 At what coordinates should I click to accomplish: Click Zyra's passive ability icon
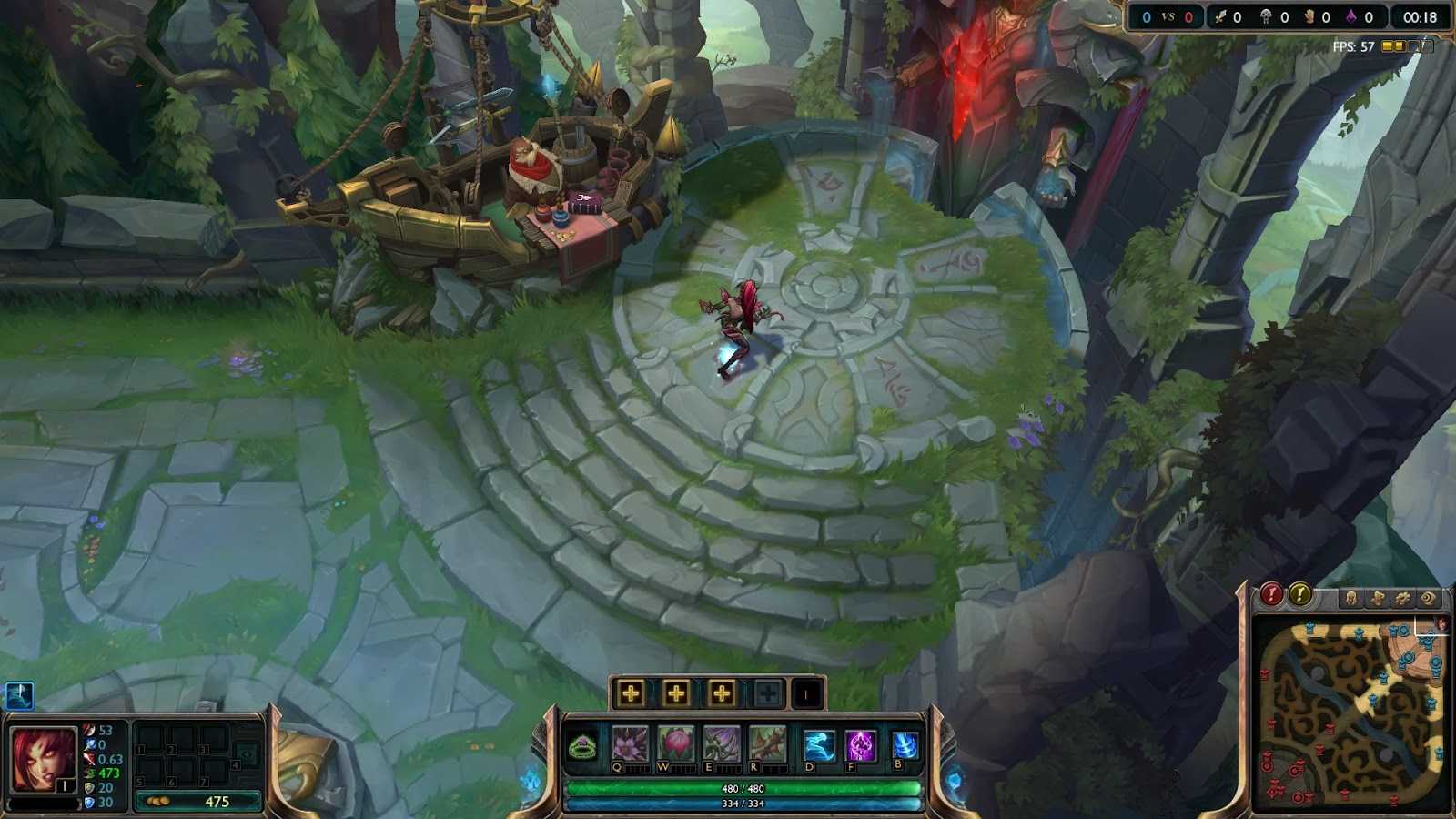(581, 746)
